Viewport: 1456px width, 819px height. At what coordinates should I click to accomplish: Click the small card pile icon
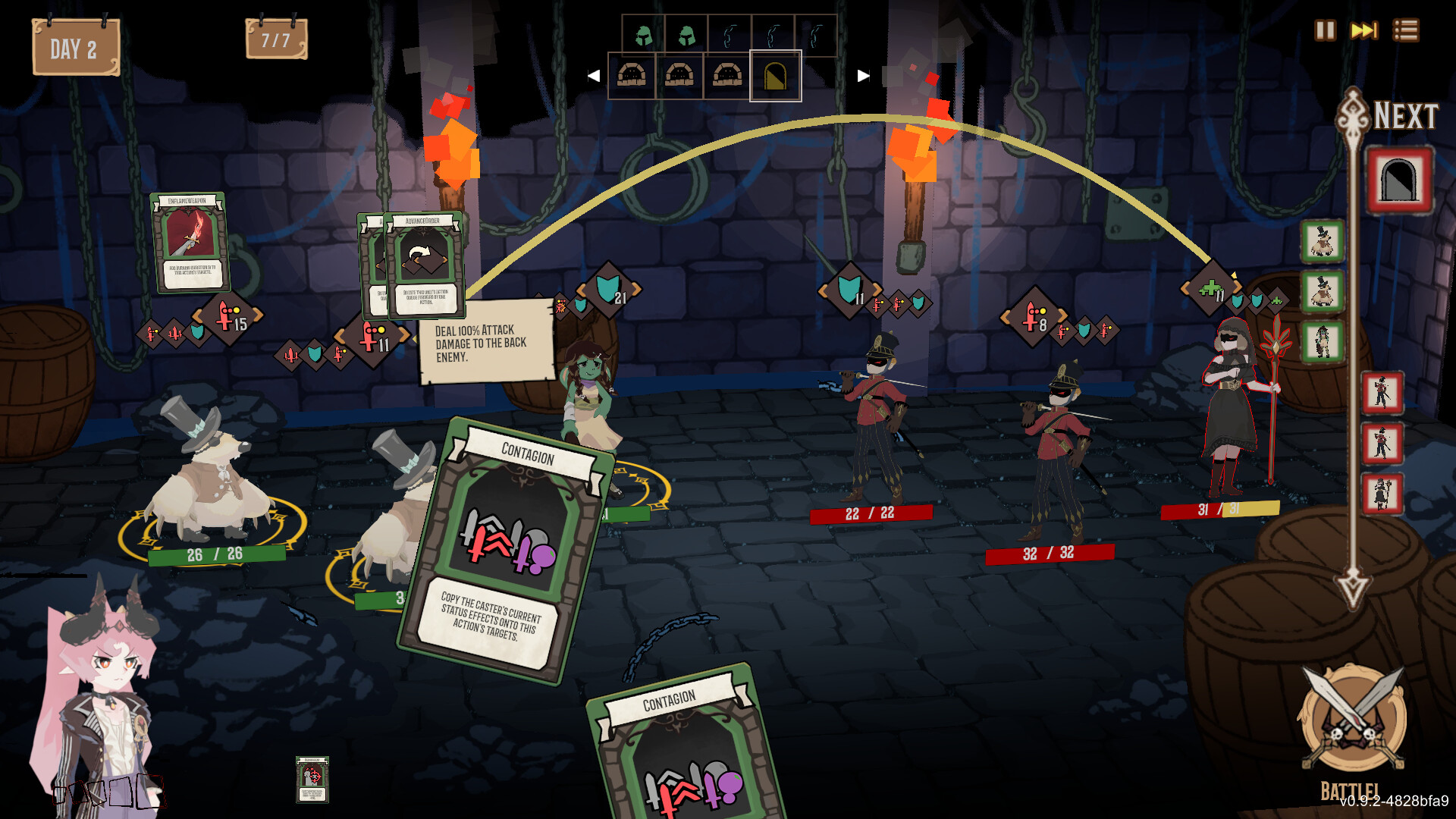point(312,779)
